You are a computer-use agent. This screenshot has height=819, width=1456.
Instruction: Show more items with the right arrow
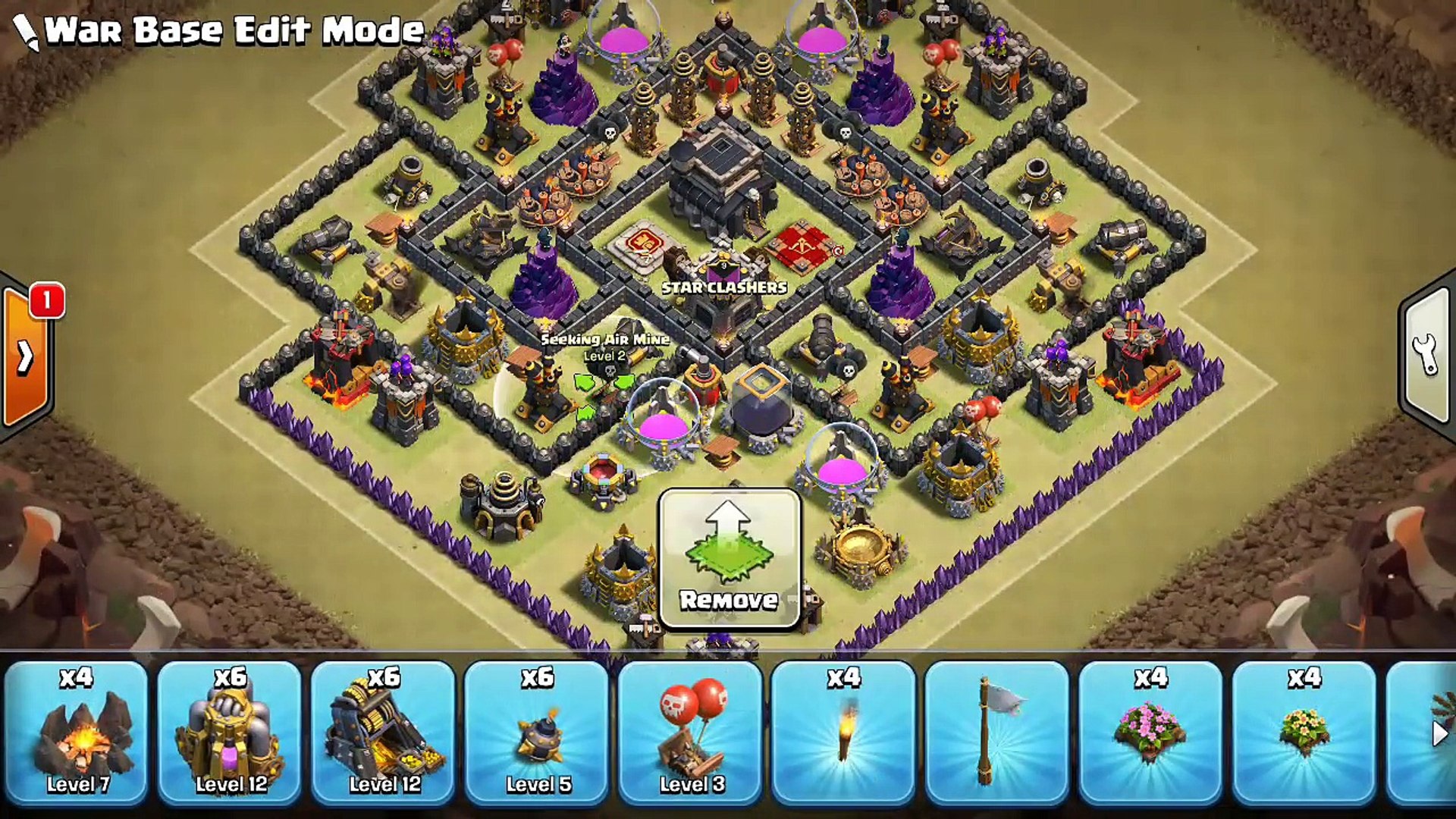pyautogui.click(x=1439, y=733)
